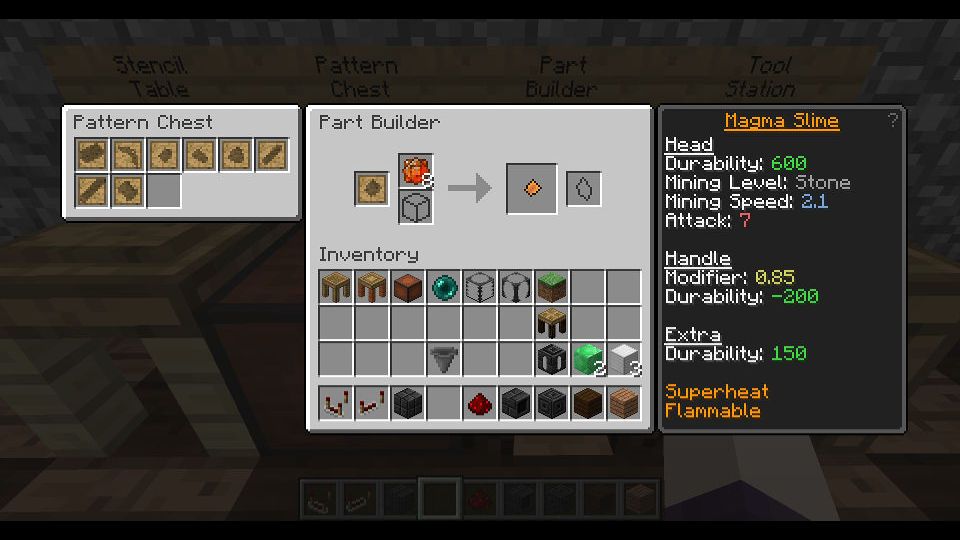Select the gray funnel item
This screenshot has width=960, height=540.
pos(444,359)
